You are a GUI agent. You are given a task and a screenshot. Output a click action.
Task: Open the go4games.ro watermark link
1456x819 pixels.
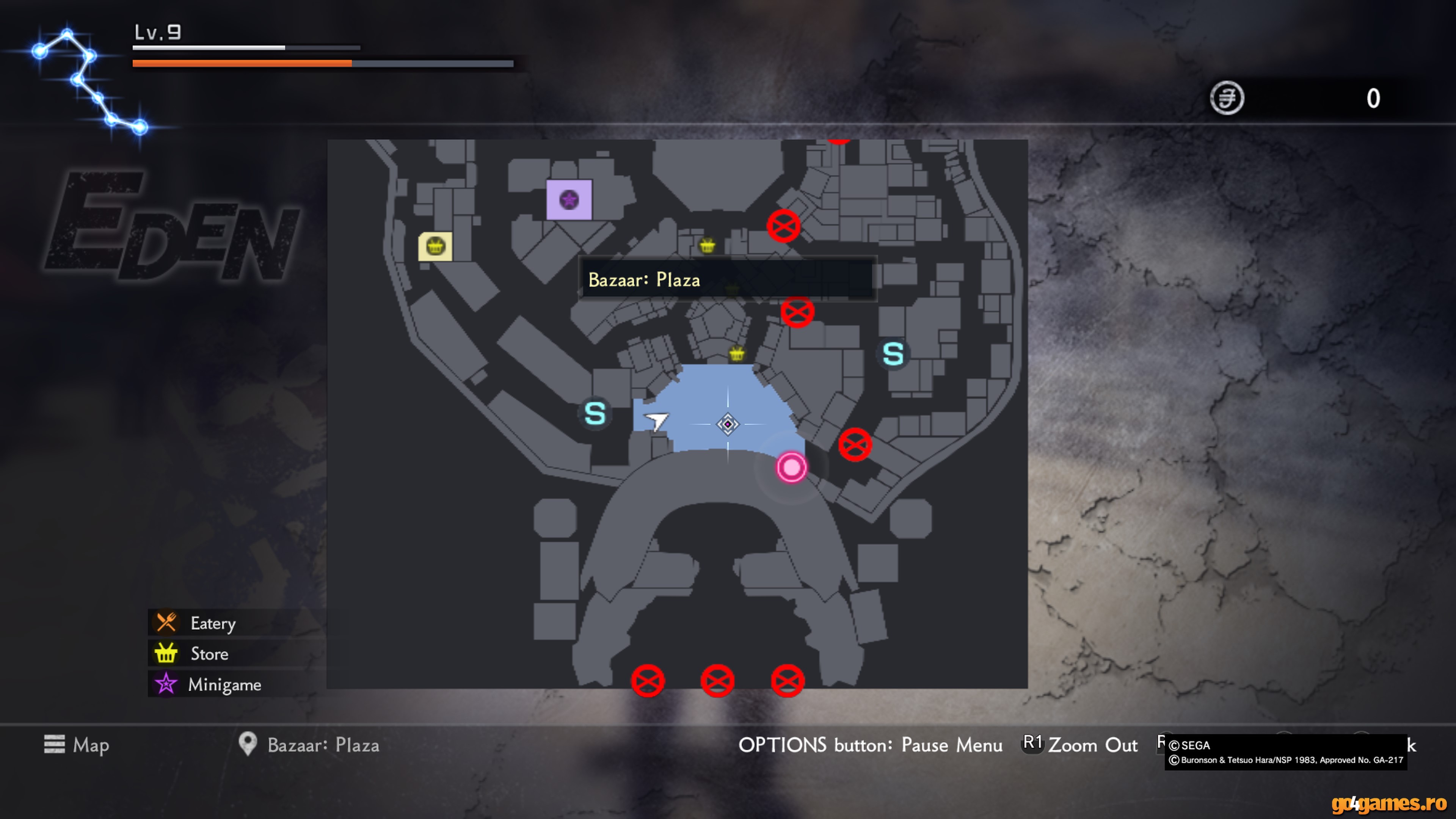point(1388,803)
